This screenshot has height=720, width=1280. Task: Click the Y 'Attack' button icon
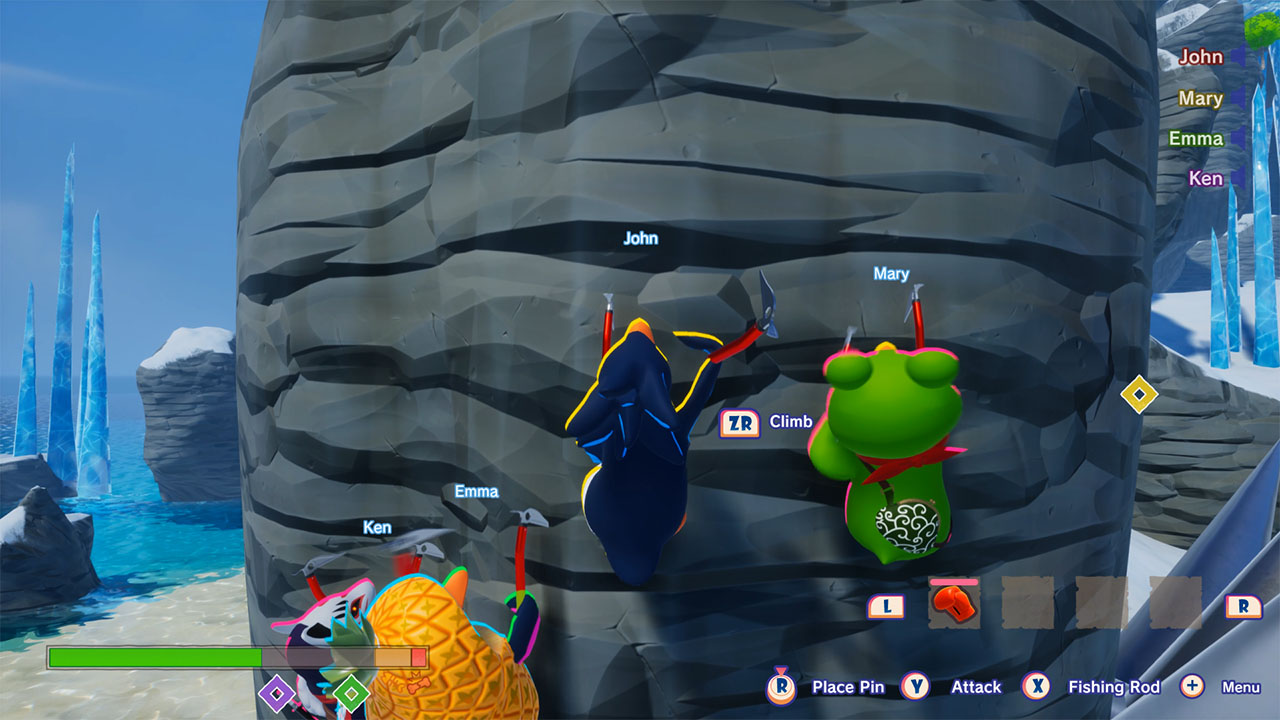point(915,687)
